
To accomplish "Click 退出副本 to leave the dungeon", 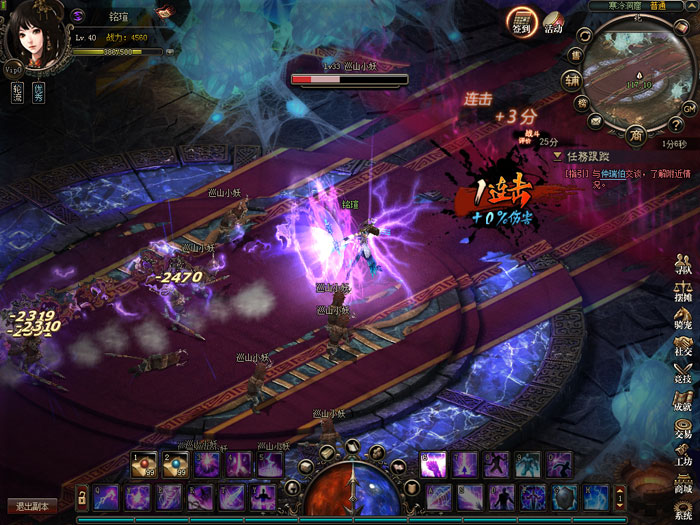I will 32,506.
